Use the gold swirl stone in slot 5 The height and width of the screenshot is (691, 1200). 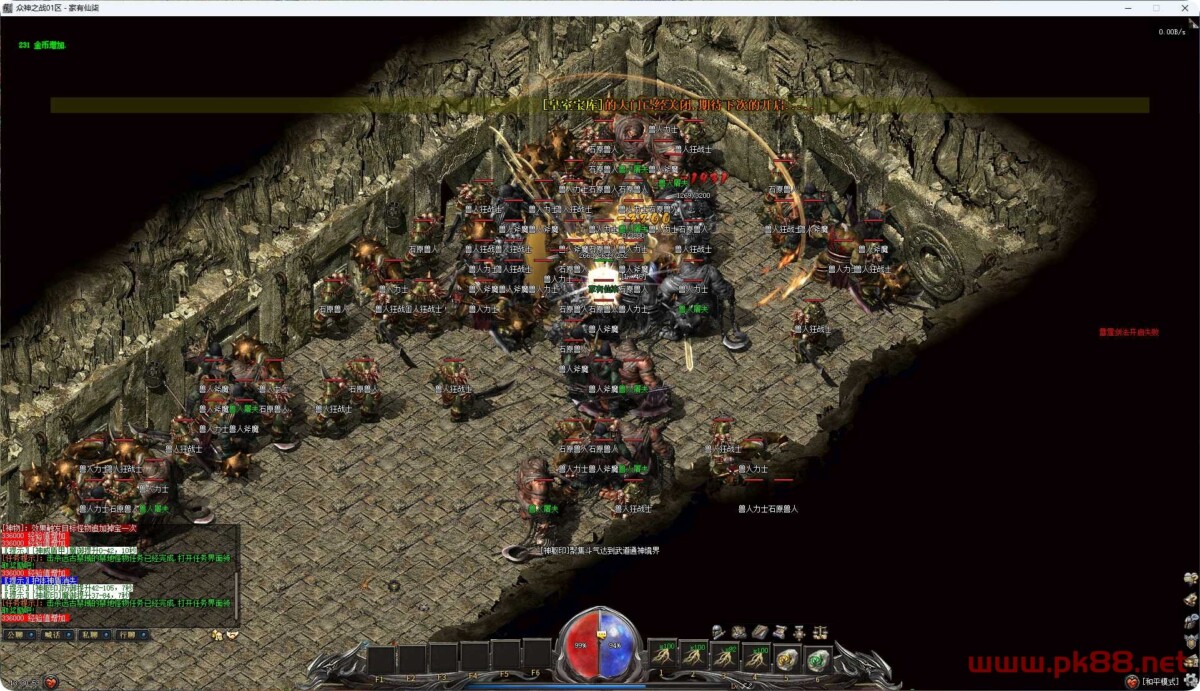(787, 659)
